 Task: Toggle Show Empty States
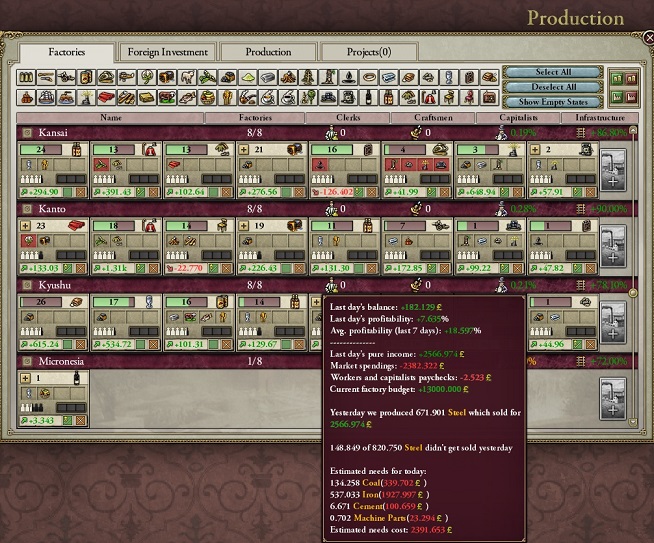click(x=553, y=101)
